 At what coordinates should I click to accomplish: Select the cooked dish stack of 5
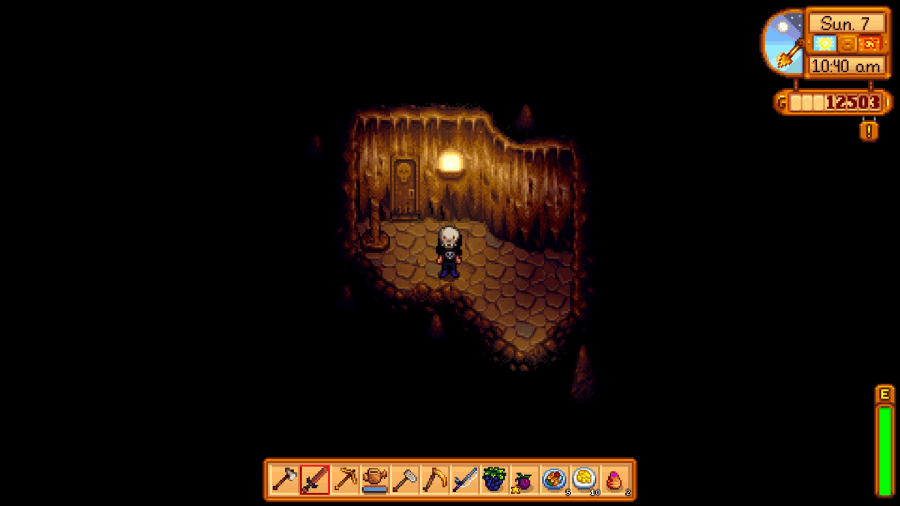554,479
